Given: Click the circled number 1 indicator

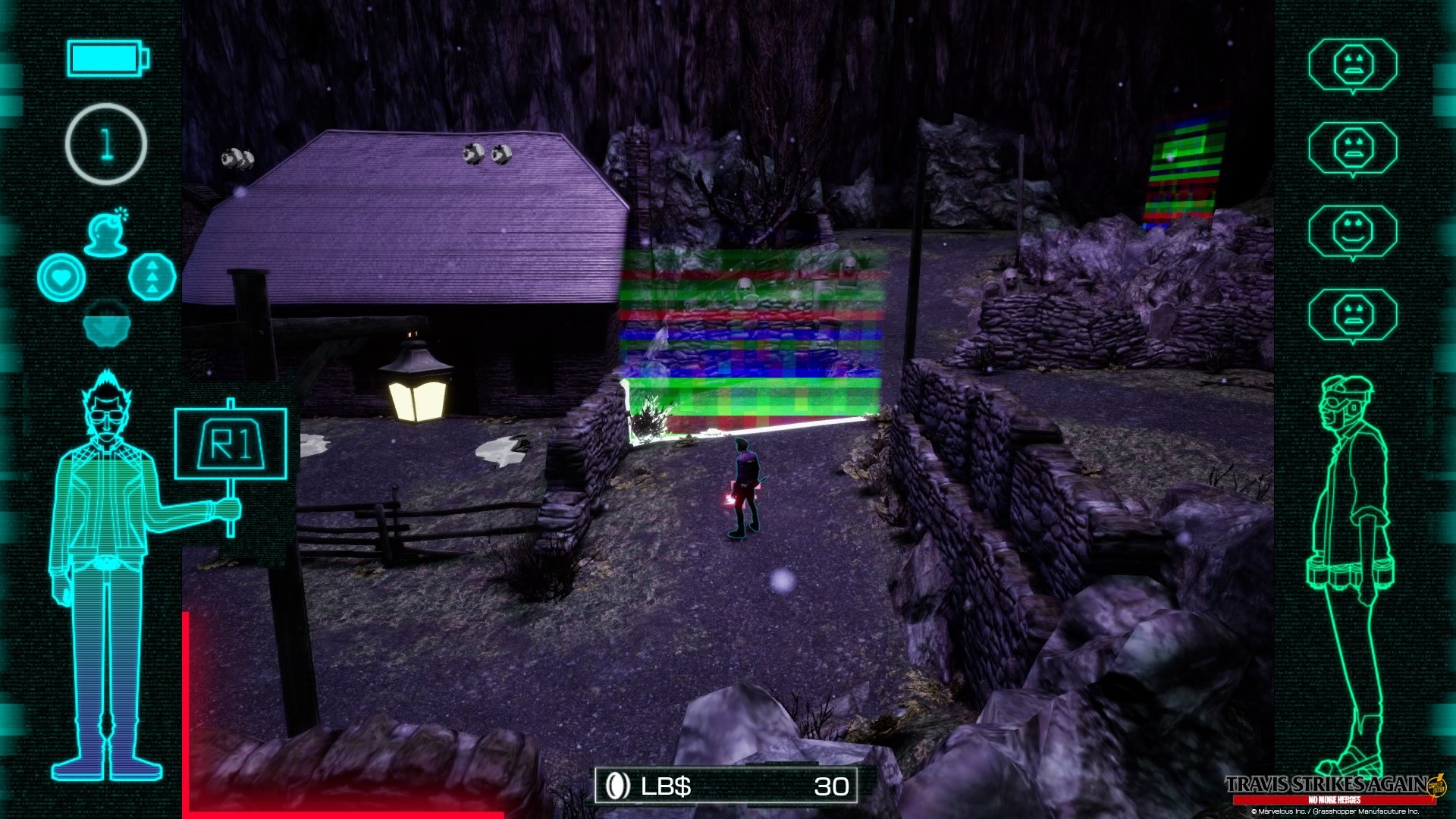Looking at the screenshot, I should 106,144.
